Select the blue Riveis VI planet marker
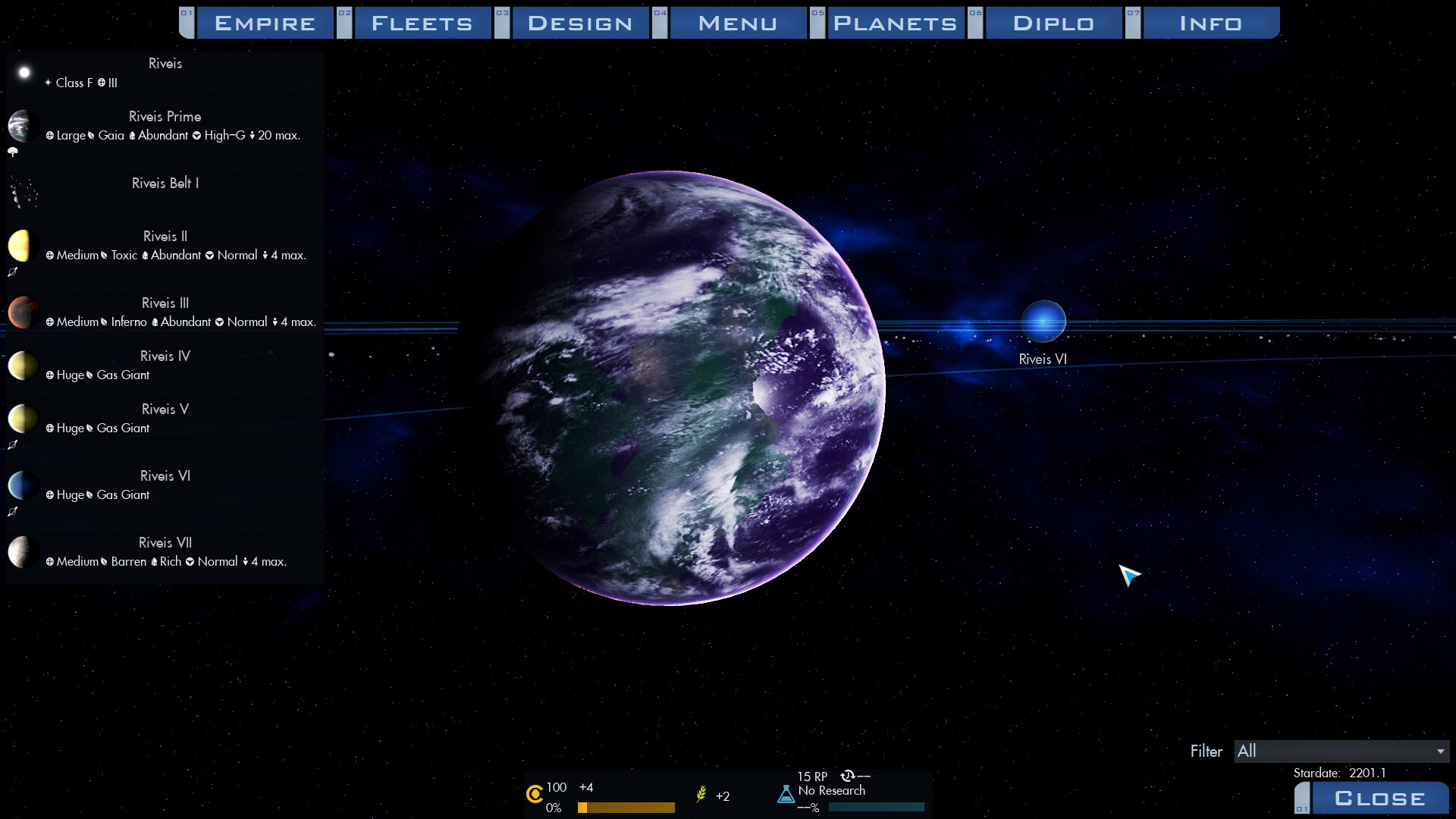 (x=1043, y=322)
